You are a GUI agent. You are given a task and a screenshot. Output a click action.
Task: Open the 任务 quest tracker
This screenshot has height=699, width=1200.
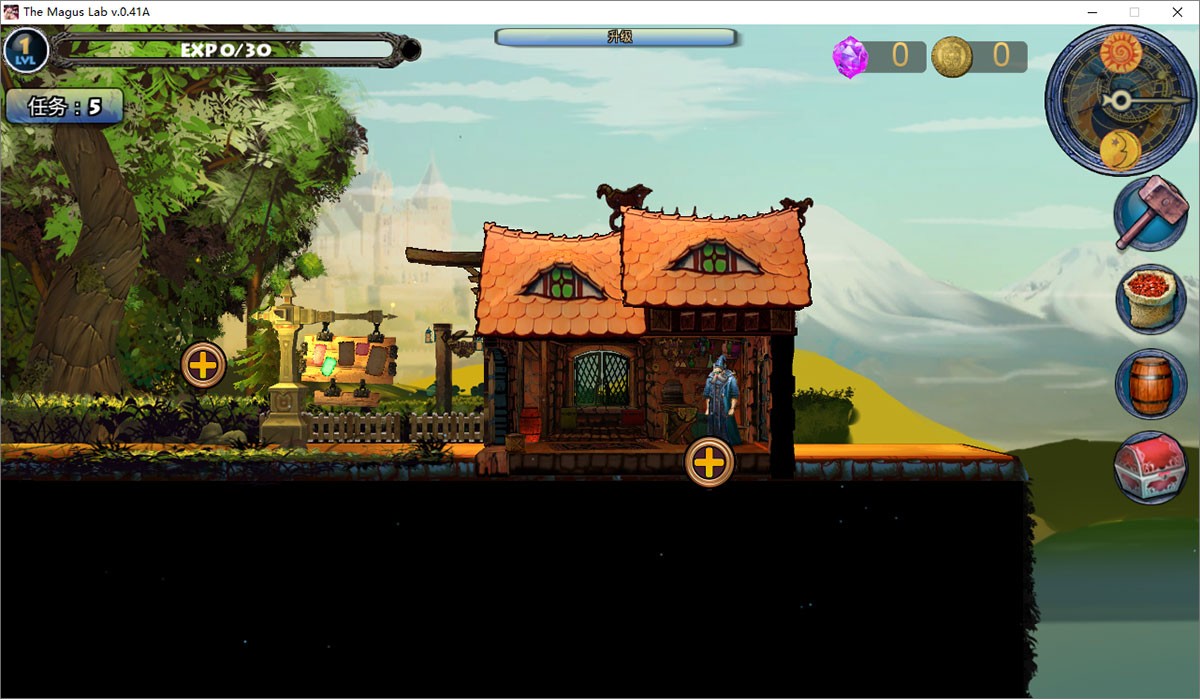[65, 107]
